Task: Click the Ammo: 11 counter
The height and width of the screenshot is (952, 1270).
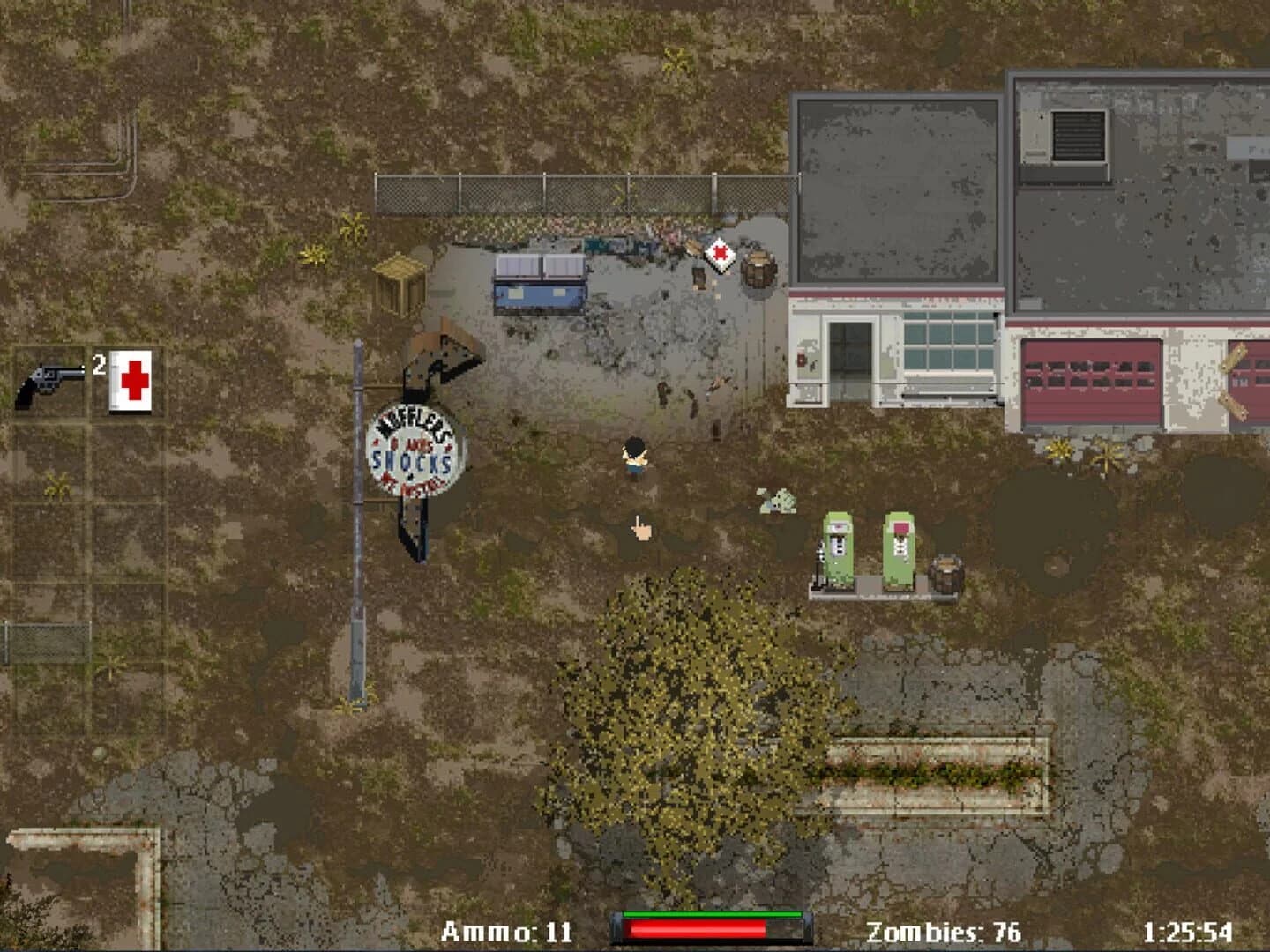Action: point(507,927)
